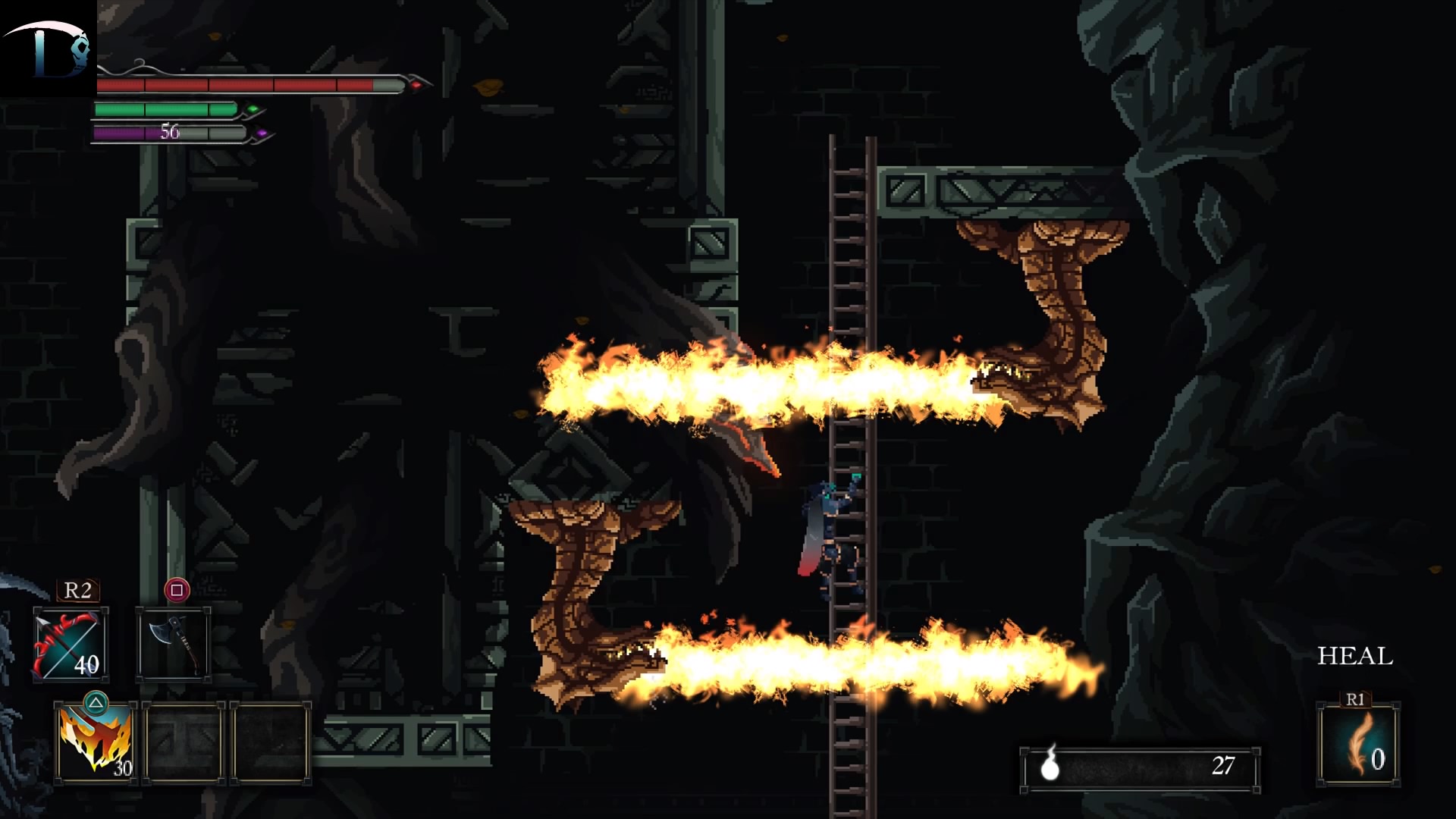Select the axe weapon slot
The height and width of the screenshot is (819, 1456).
point(174,645)
